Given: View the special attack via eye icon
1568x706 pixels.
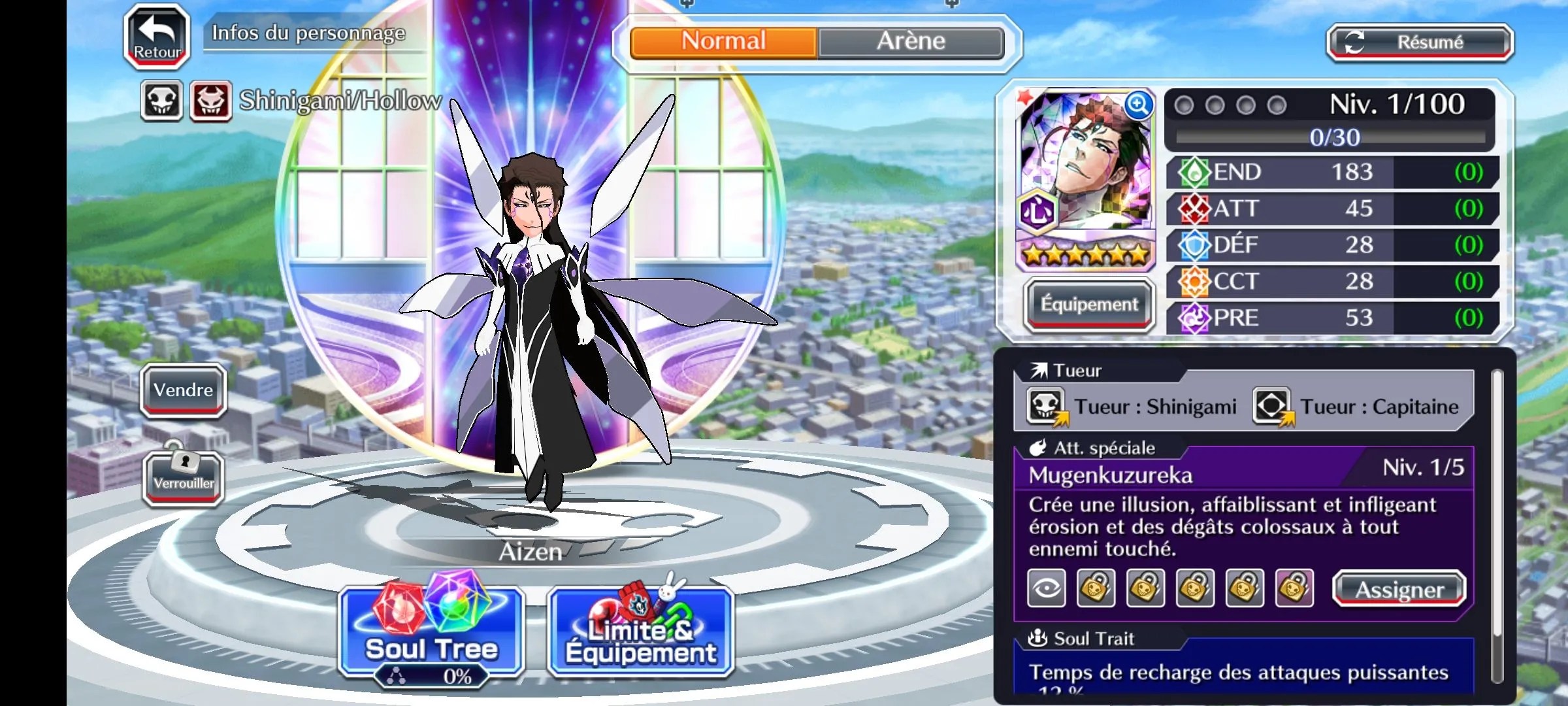Looking at the screenshot, I should [1047, 588].
